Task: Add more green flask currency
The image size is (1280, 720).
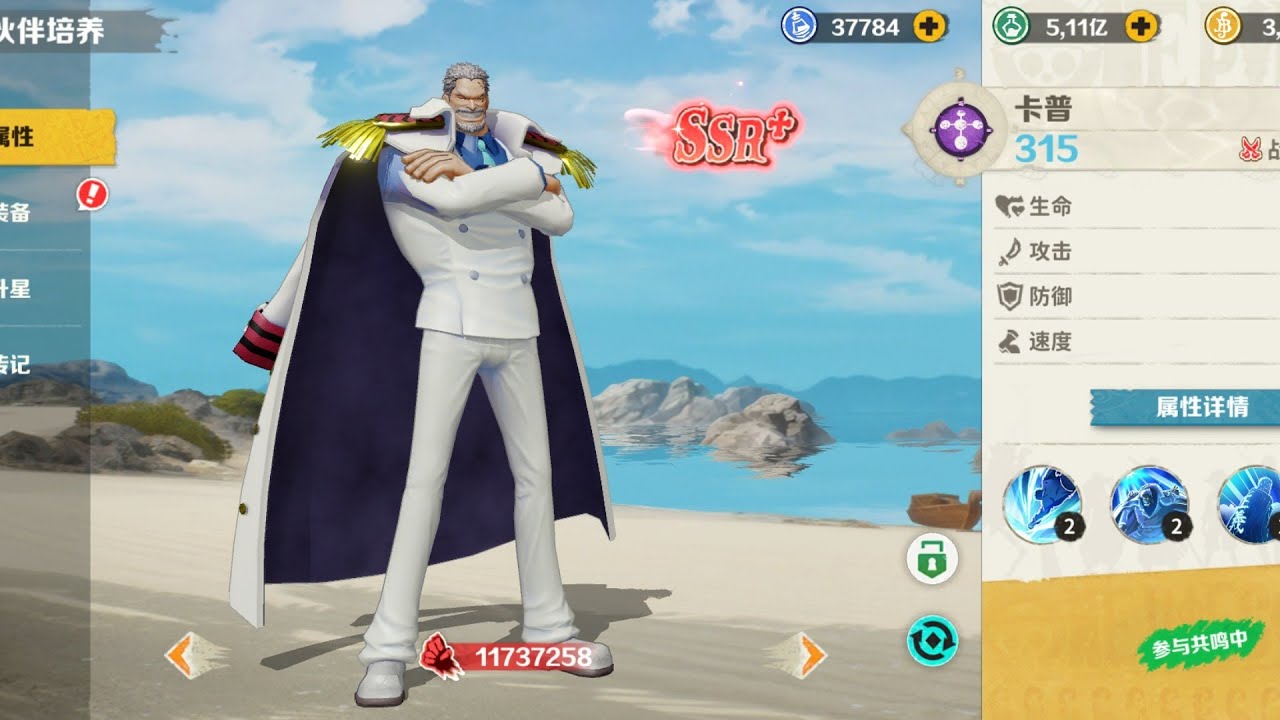Action: click(x=1141, y=27)
